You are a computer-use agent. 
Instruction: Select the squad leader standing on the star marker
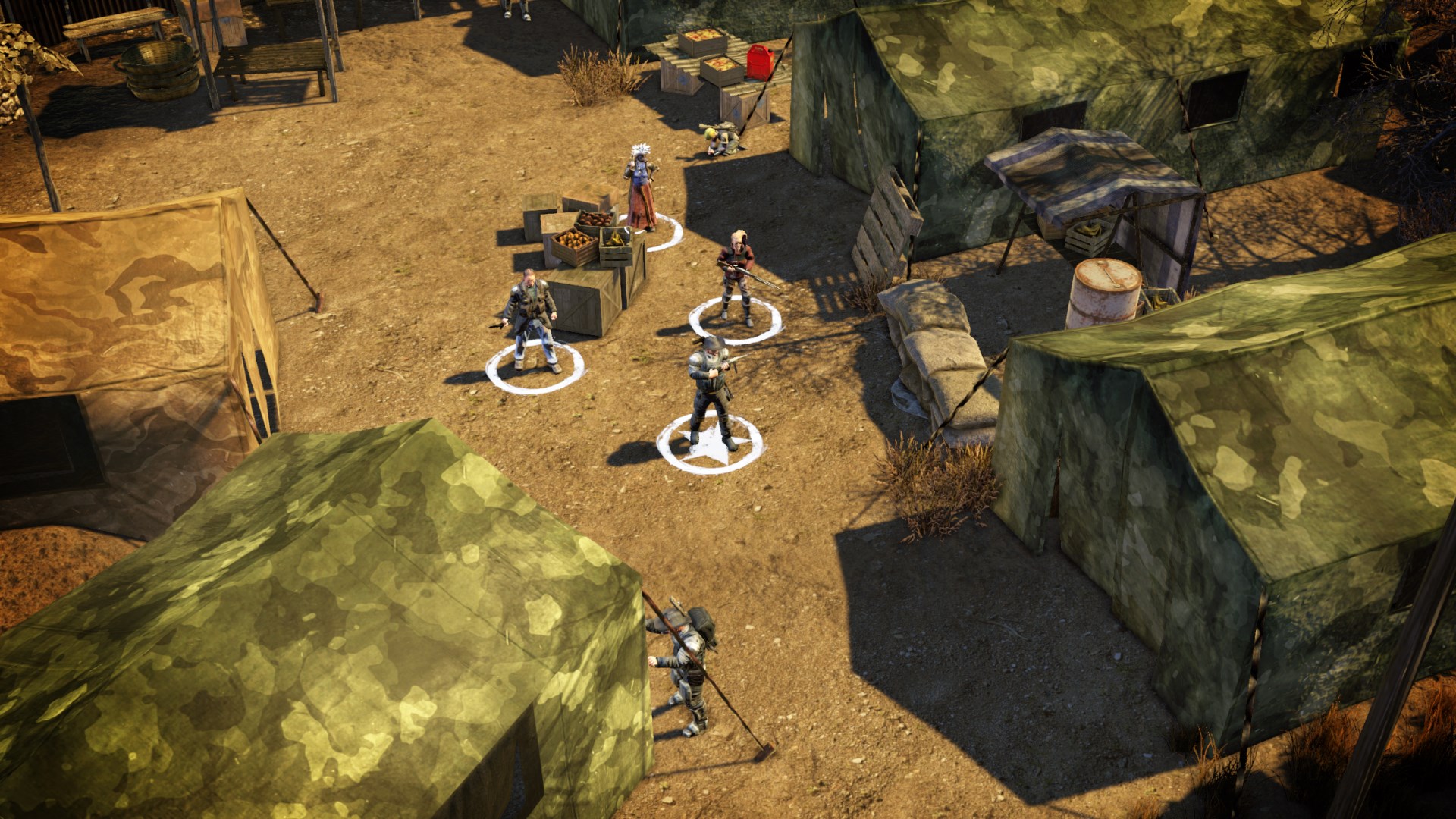pos(711,391)
